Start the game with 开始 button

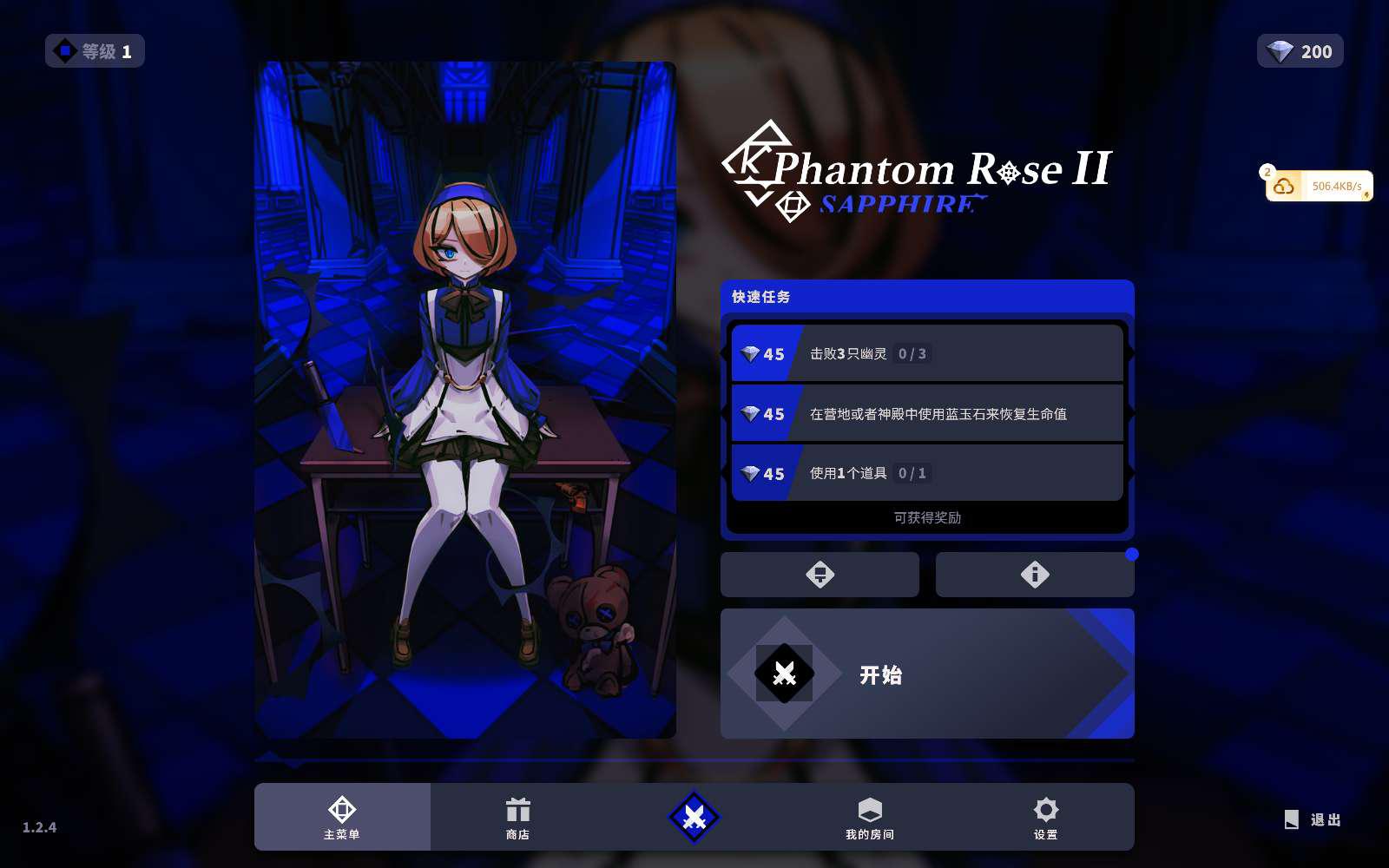pos(926,674)
